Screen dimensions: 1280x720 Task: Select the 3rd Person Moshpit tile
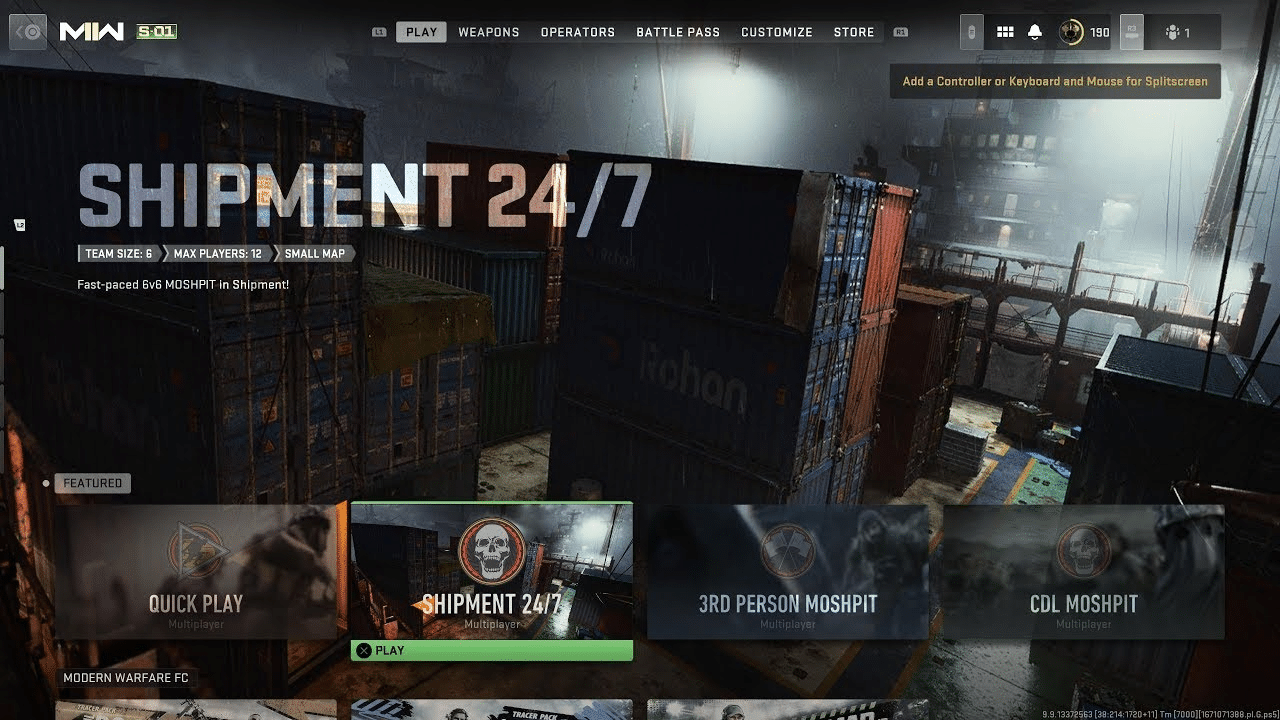click(787, 571)
